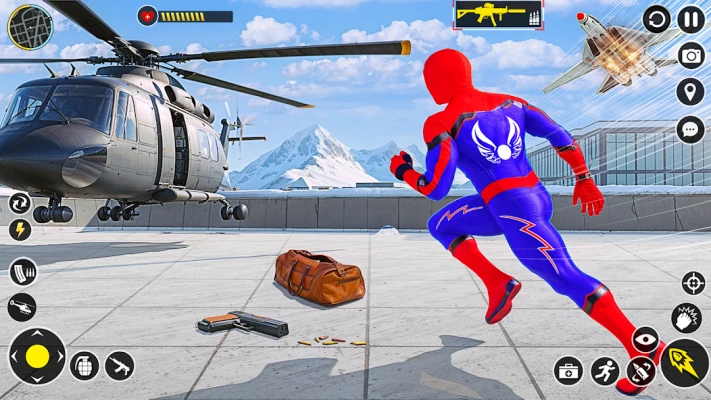
Task: Tap the yellow joystick center
Action: click(37, 356)
